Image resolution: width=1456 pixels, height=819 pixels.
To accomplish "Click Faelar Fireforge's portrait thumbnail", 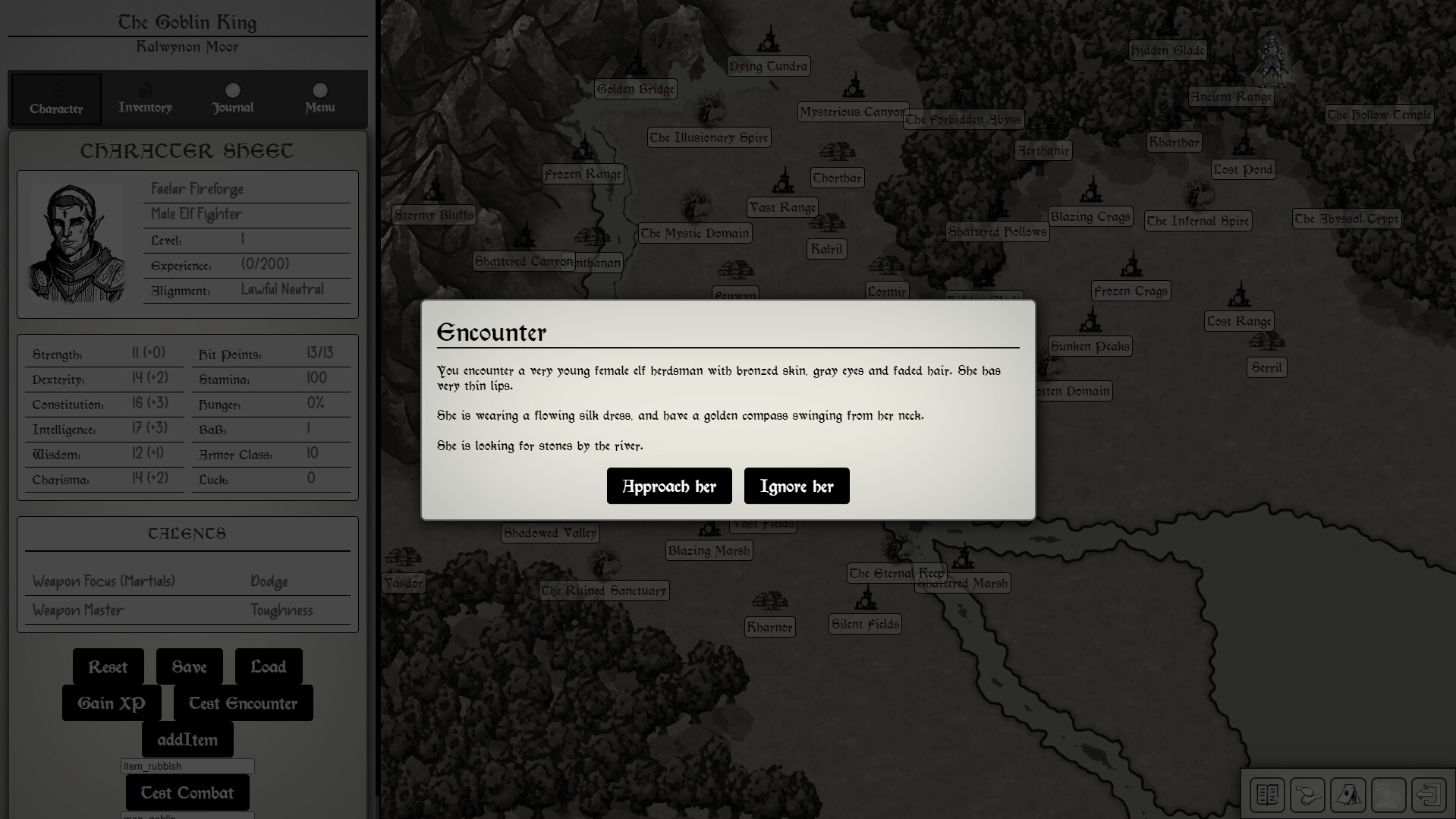I will [77, 243].
